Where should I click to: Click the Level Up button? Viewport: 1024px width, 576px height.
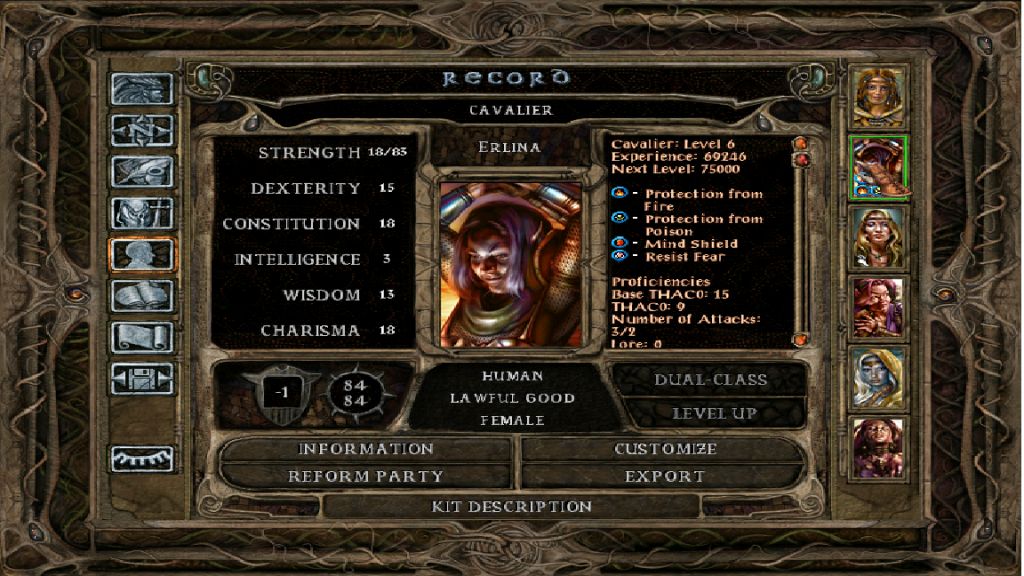(713, 413)
